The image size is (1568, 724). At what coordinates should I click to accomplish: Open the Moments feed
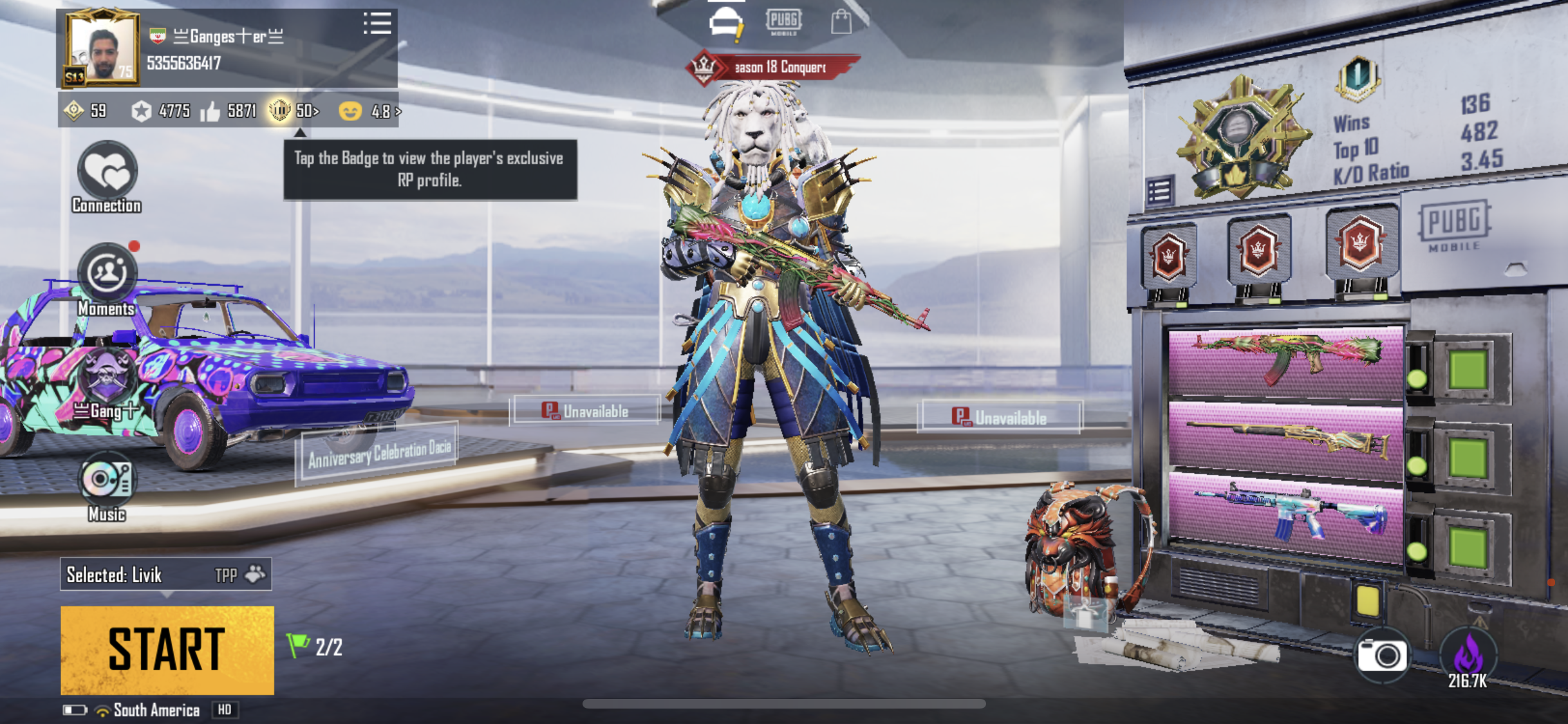107,274
